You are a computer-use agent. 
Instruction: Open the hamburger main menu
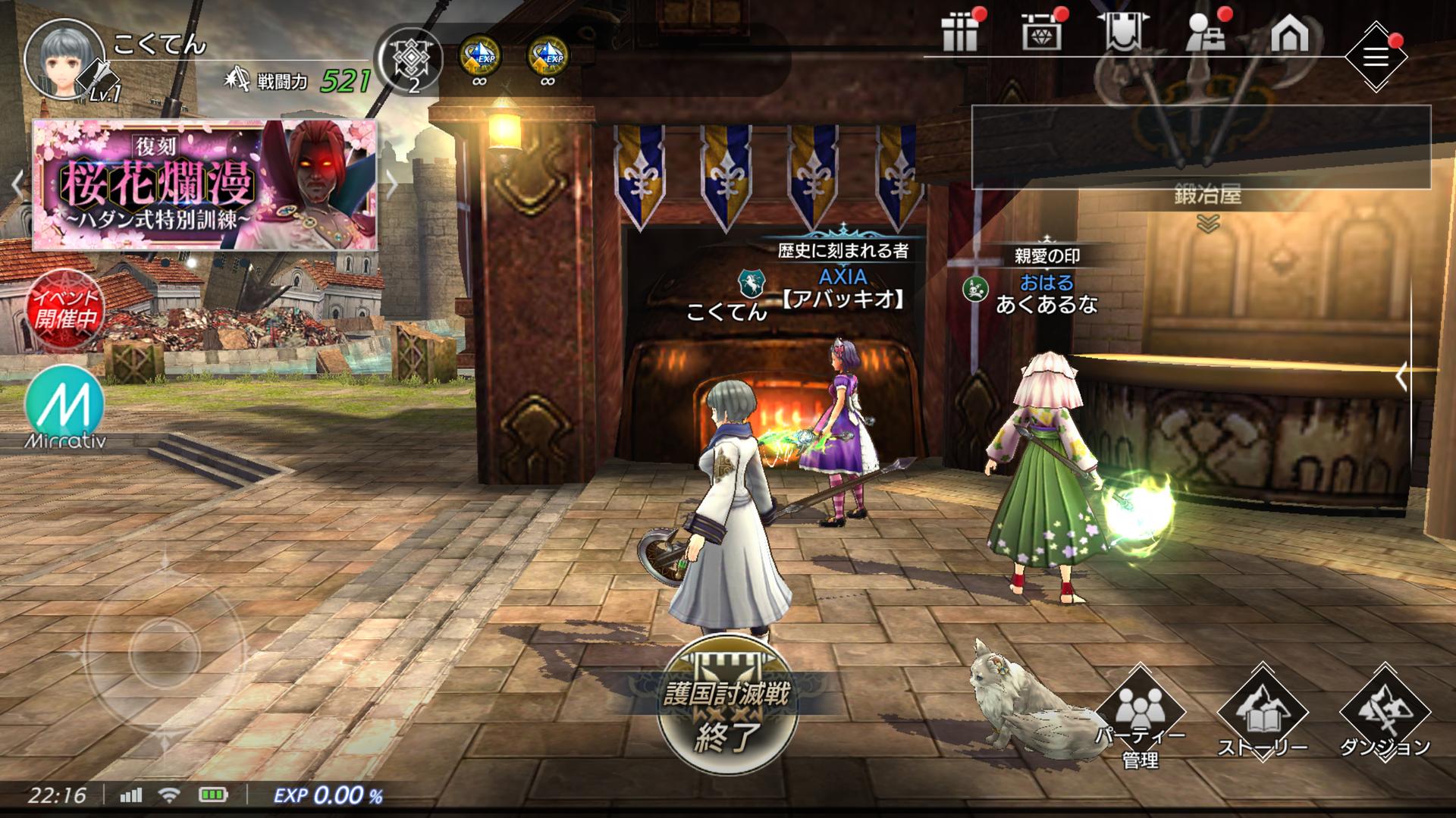[1376, 57]
